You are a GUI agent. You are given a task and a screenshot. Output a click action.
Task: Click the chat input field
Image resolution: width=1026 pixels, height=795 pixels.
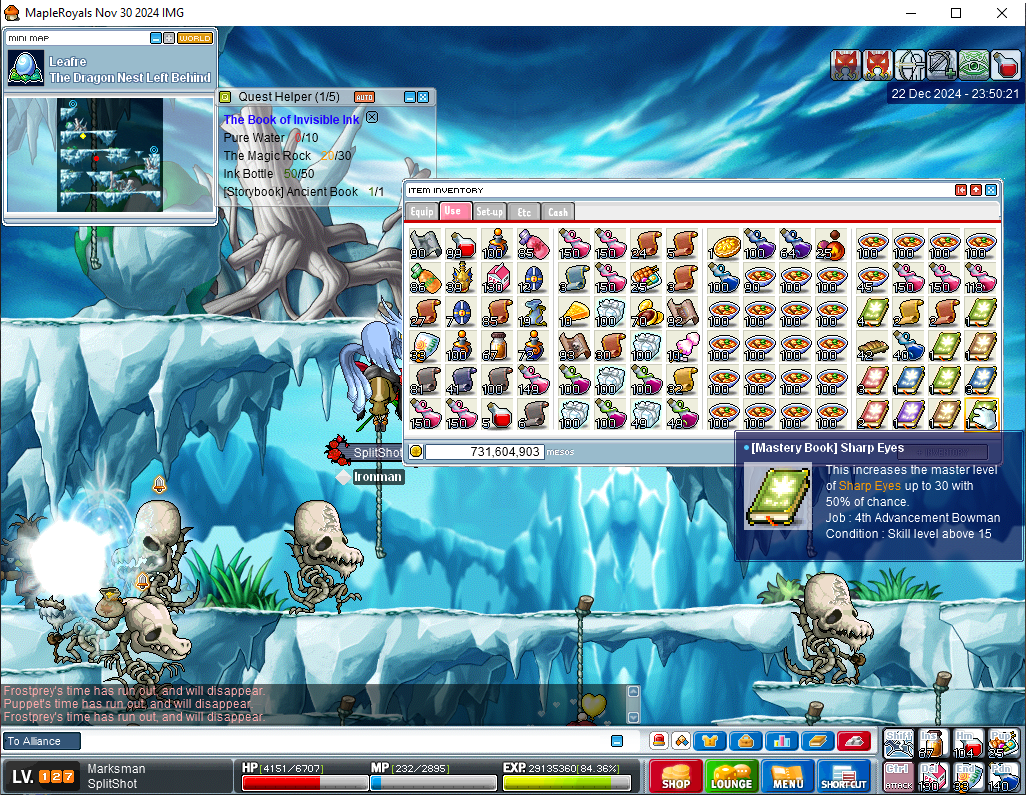click(x=340, y=741)
